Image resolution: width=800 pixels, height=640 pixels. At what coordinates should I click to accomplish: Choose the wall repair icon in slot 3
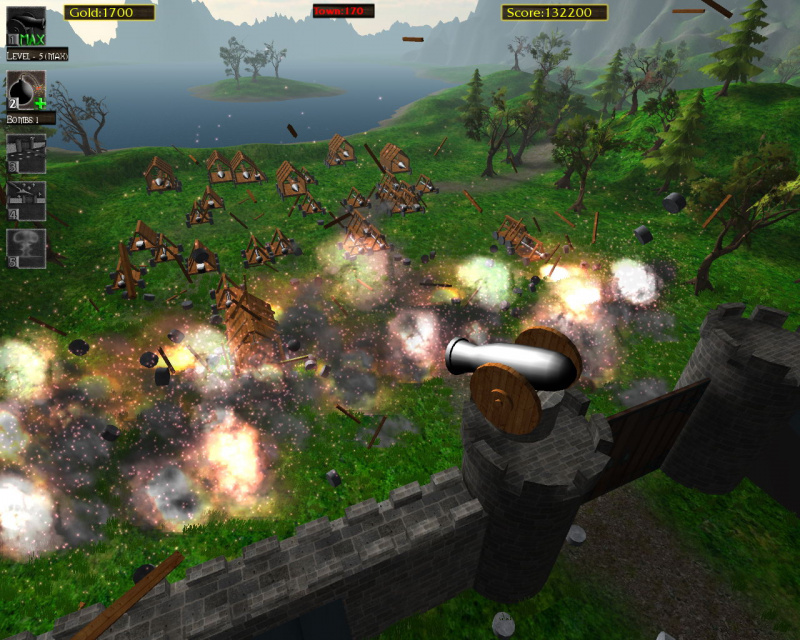pos(26,154)
